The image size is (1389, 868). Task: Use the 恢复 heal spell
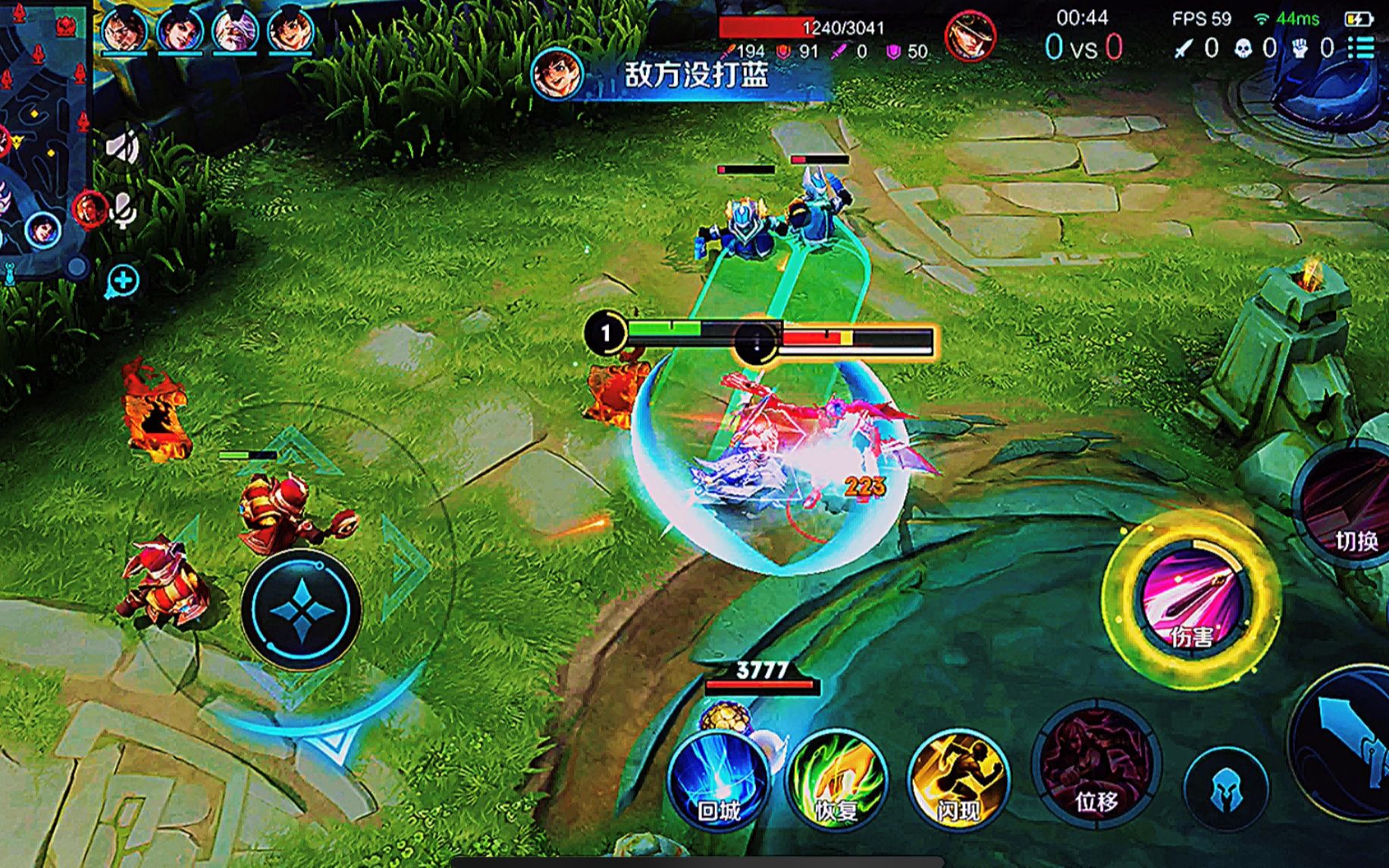coord(836,781)
